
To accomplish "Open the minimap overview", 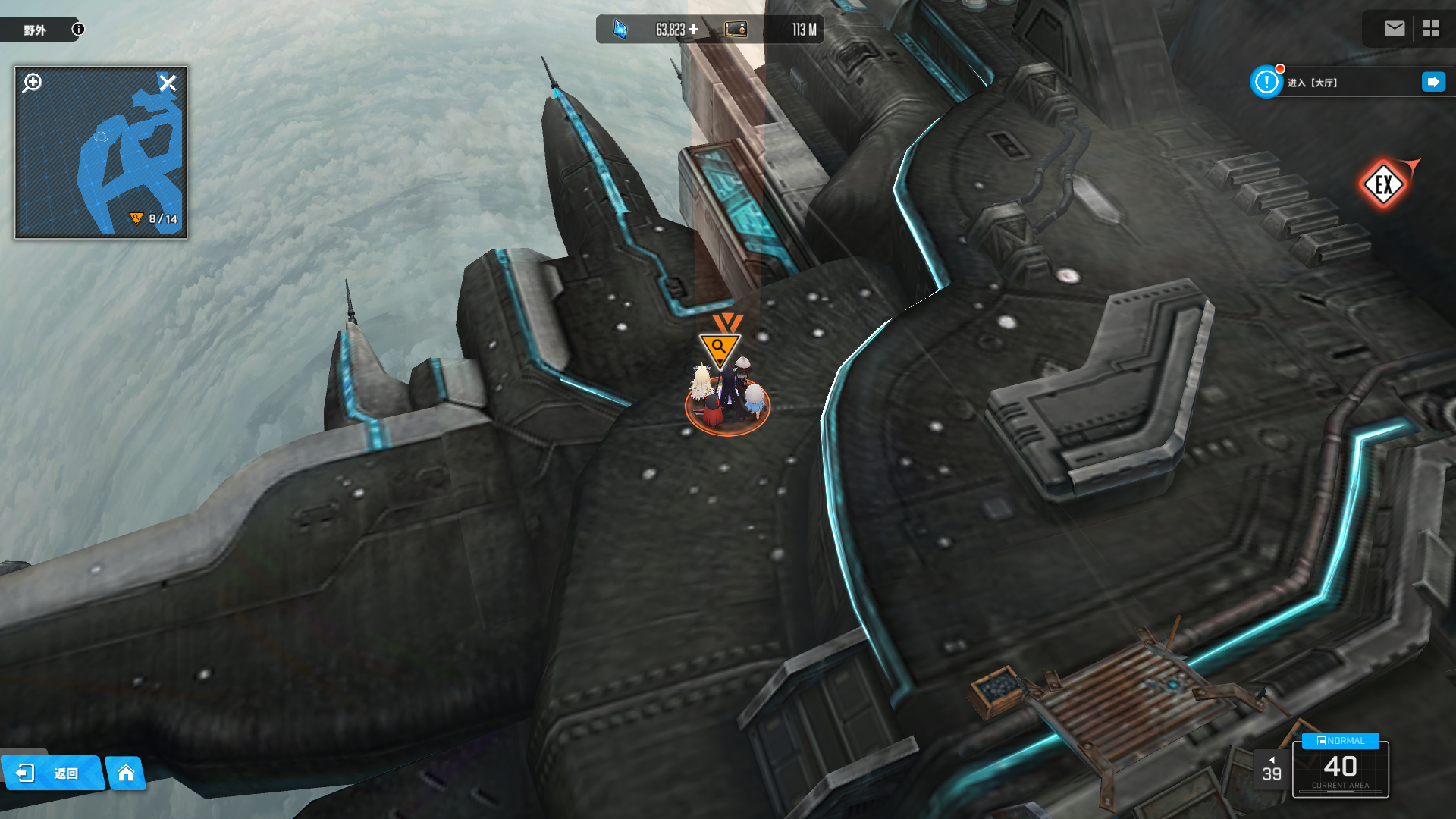I will [x=101, y=159].
